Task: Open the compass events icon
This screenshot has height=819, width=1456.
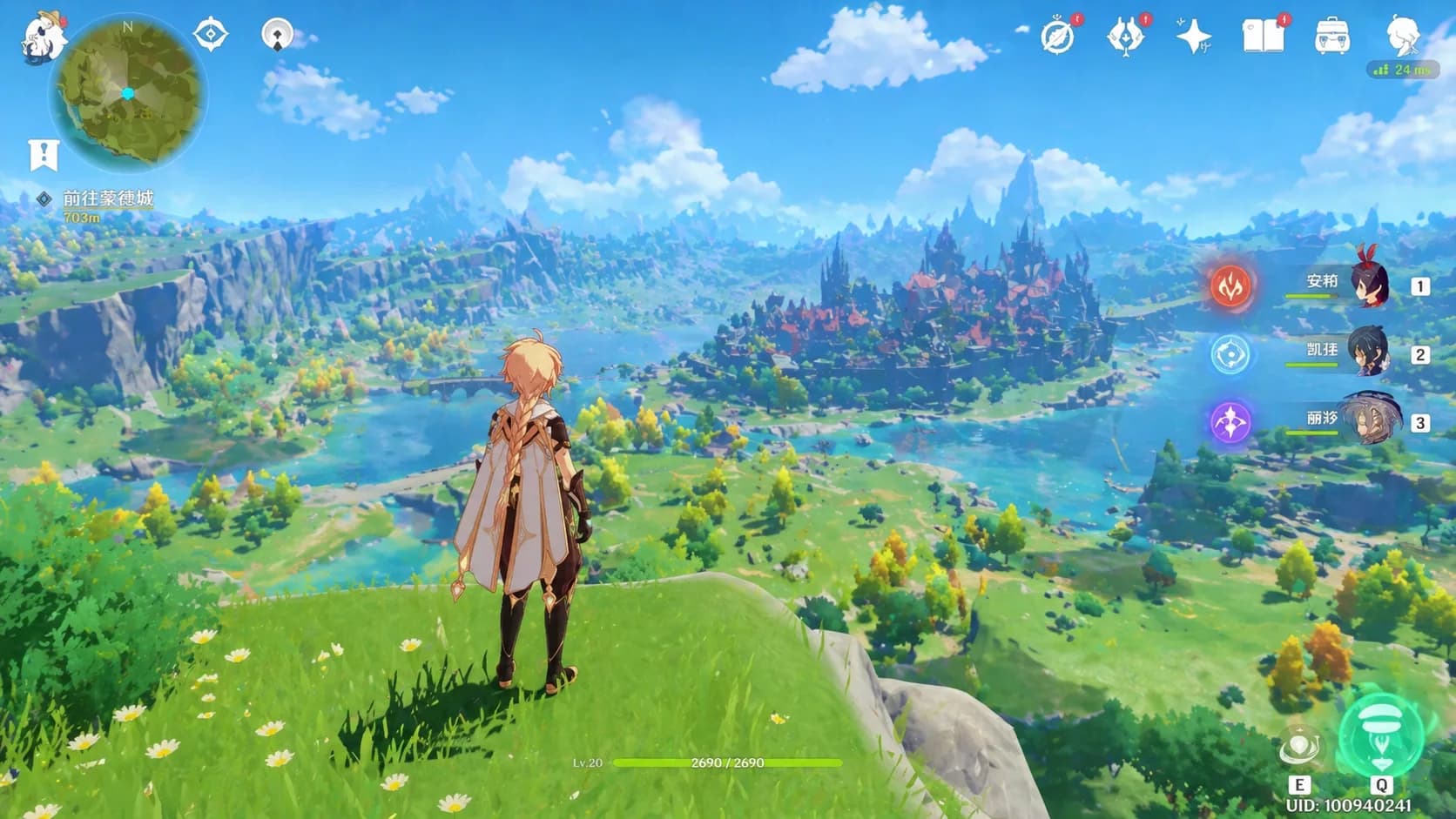Action: click(x=1058, y=37)
